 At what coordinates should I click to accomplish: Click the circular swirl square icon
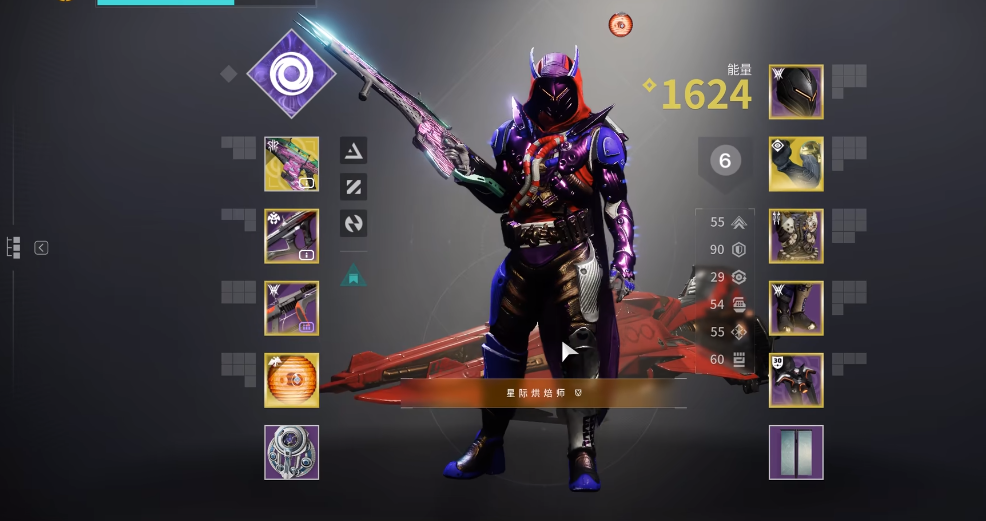coord(353,223)
